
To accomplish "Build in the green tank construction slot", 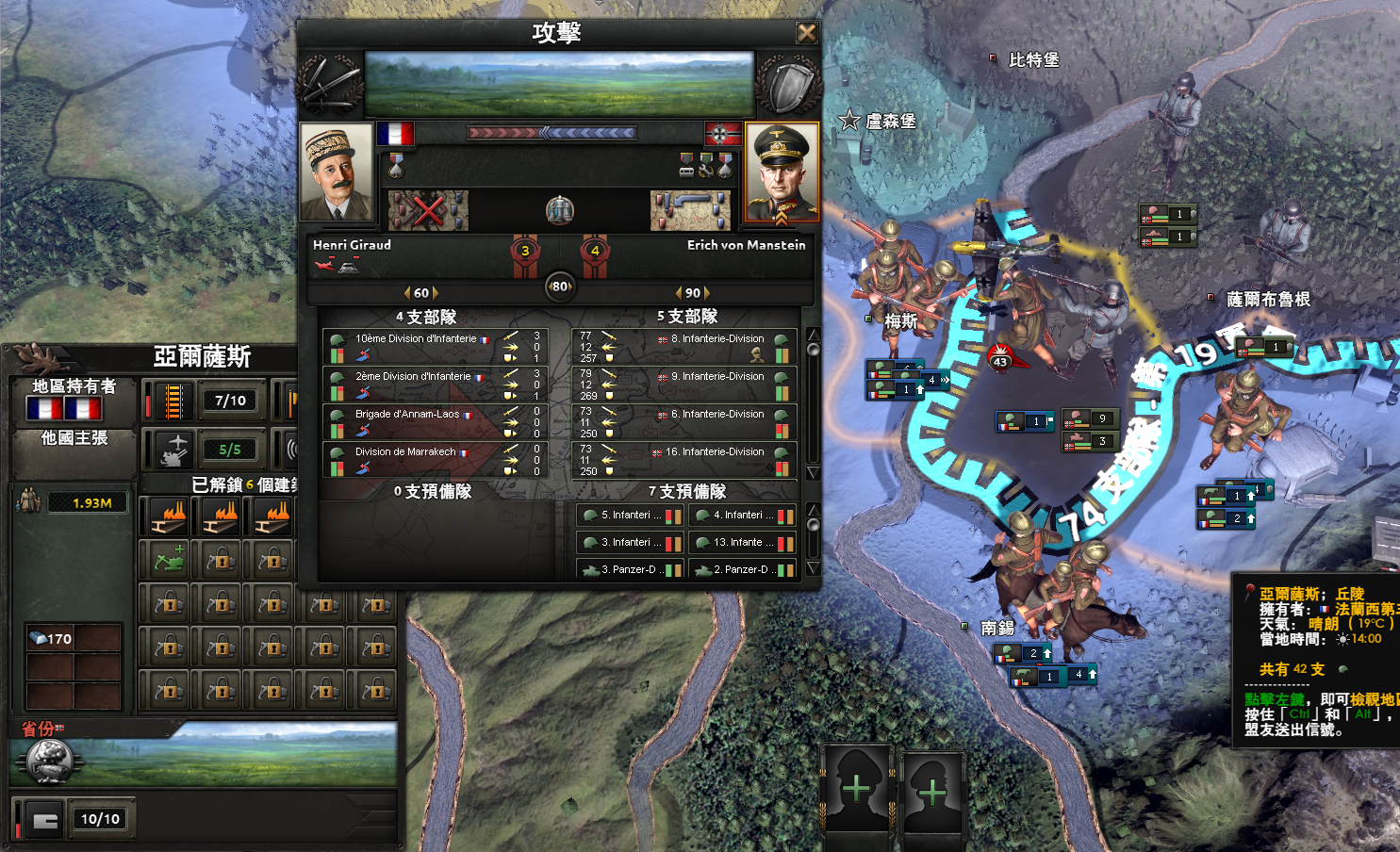I will click(169, 561).
